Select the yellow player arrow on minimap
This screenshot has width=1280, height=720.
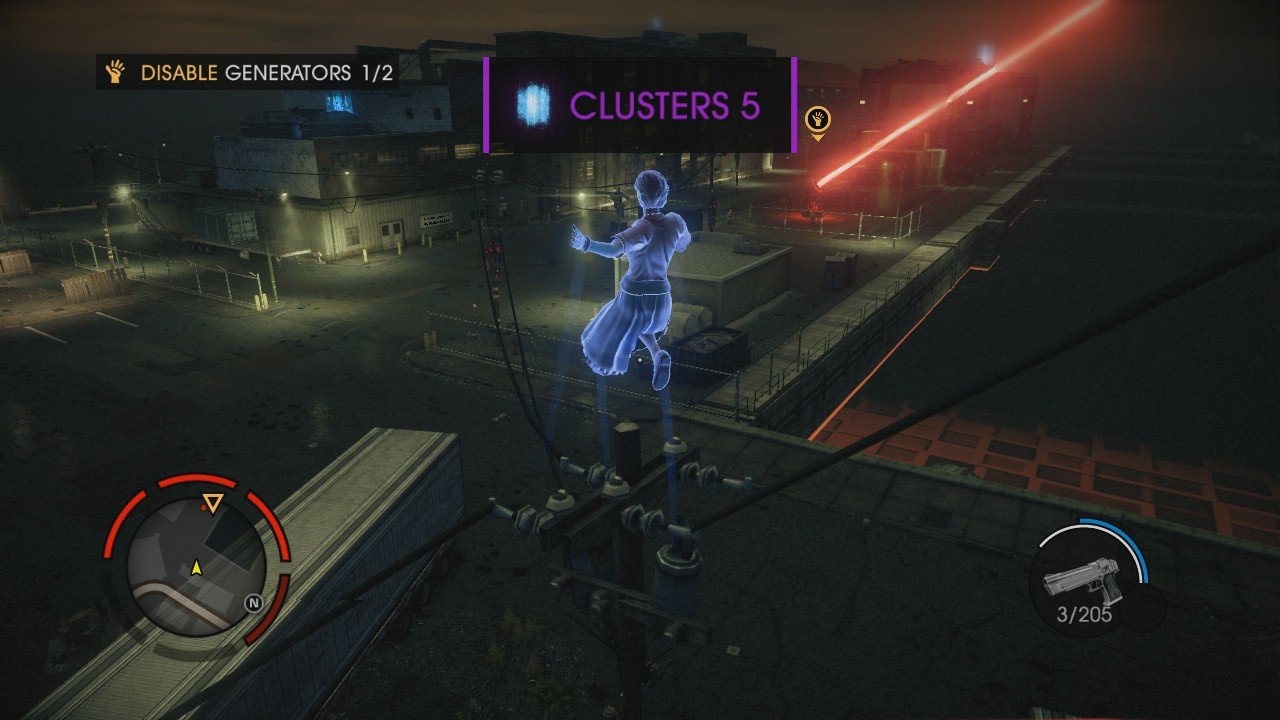pos(197,567)
